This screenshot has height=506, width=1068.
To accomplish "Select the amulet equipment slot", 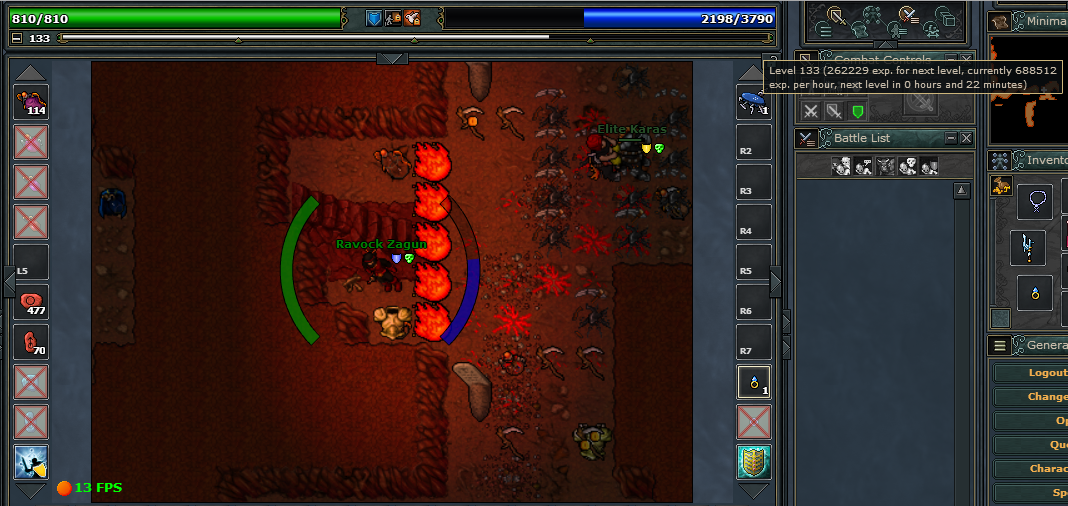I will click(x=1035, y=201).
